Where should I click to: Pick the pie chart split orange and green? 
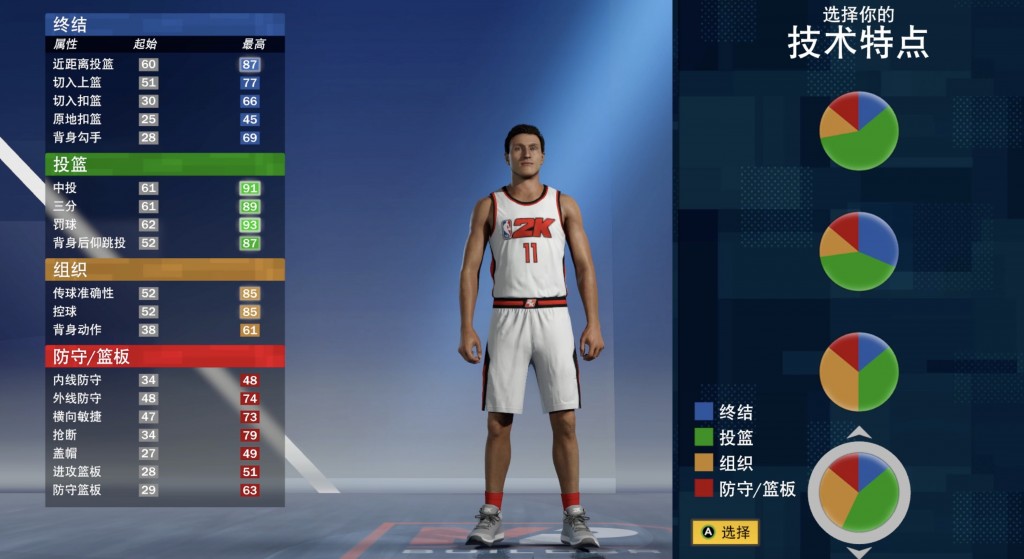tap(858, 371)
